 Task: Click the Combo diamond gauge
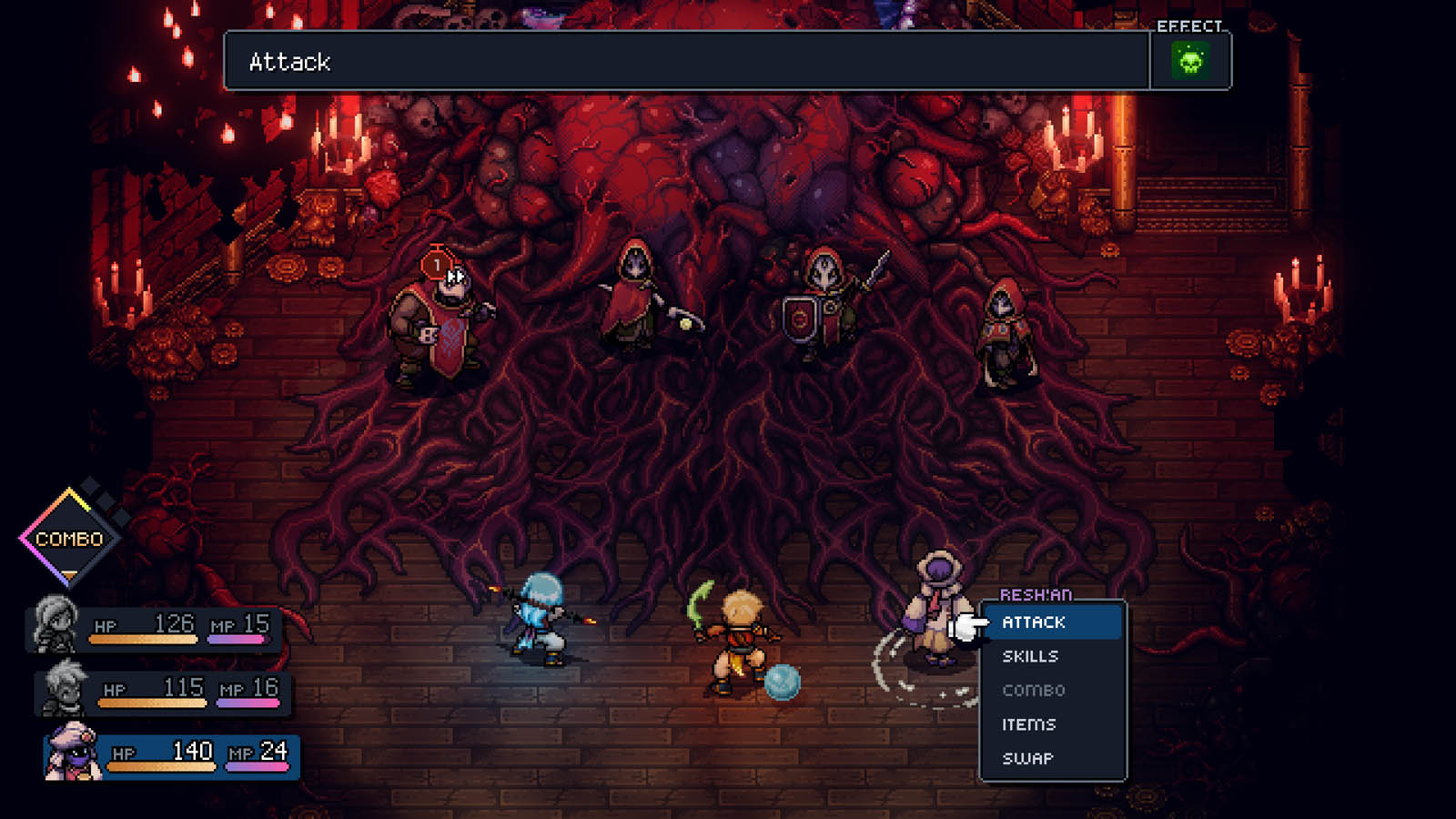click(70, 539)
